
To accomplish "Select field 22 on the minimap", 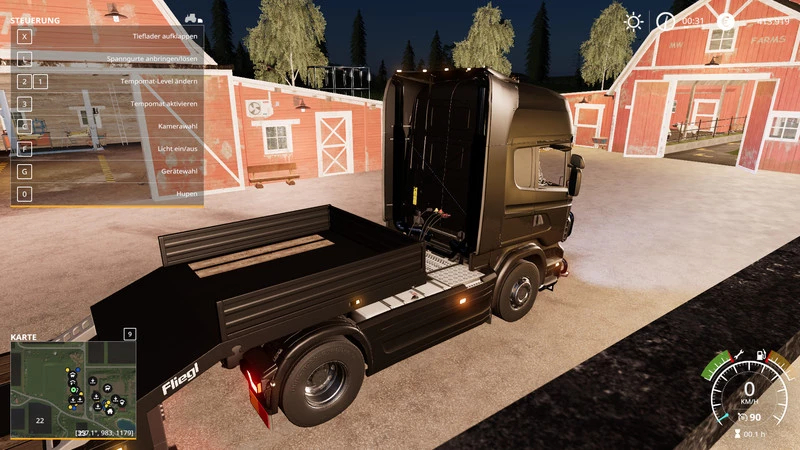I will 40,421.
